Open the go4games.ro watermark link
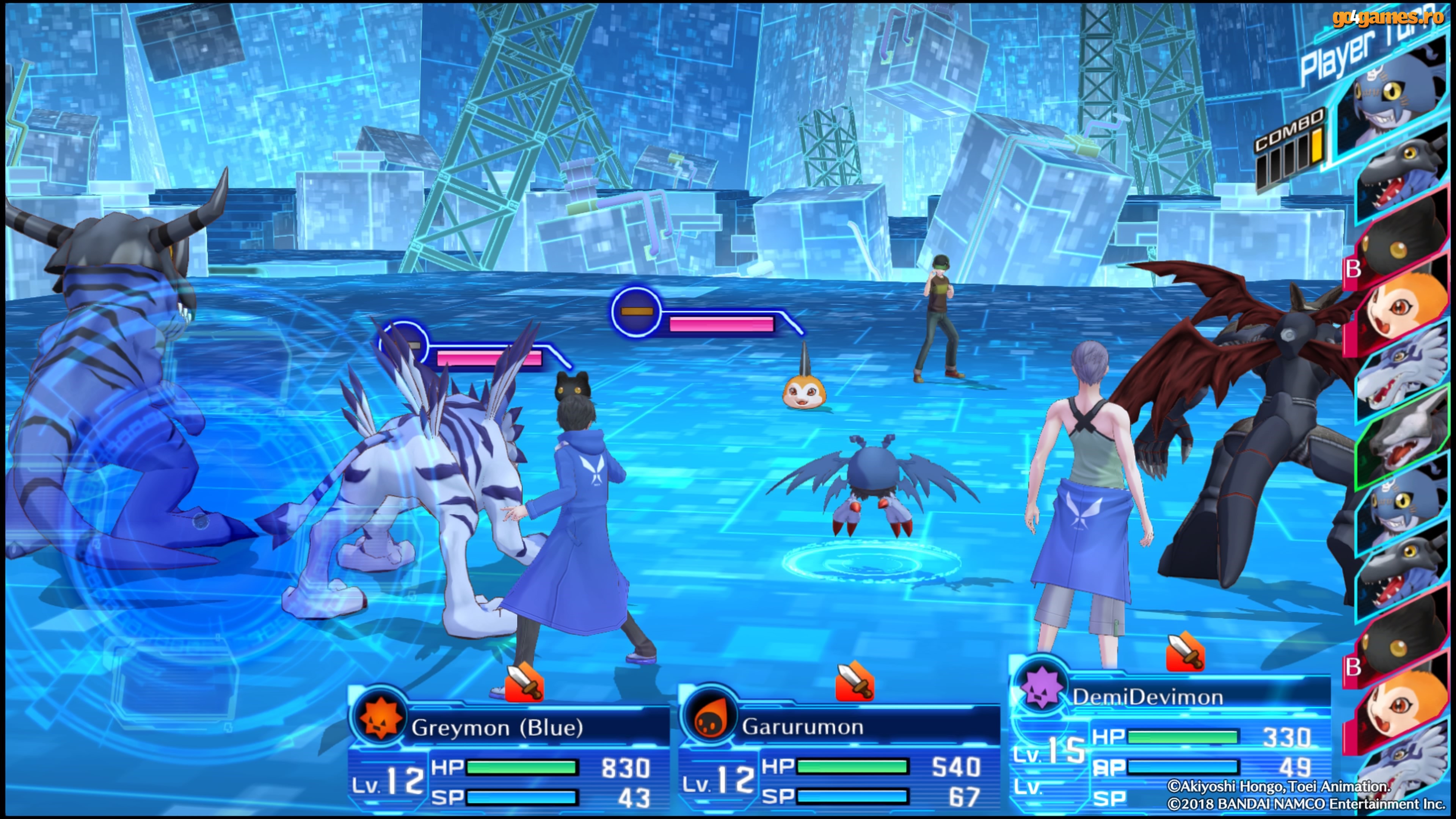The width and height of the screenshot is (1456, 819). (x=1388, y=18)
